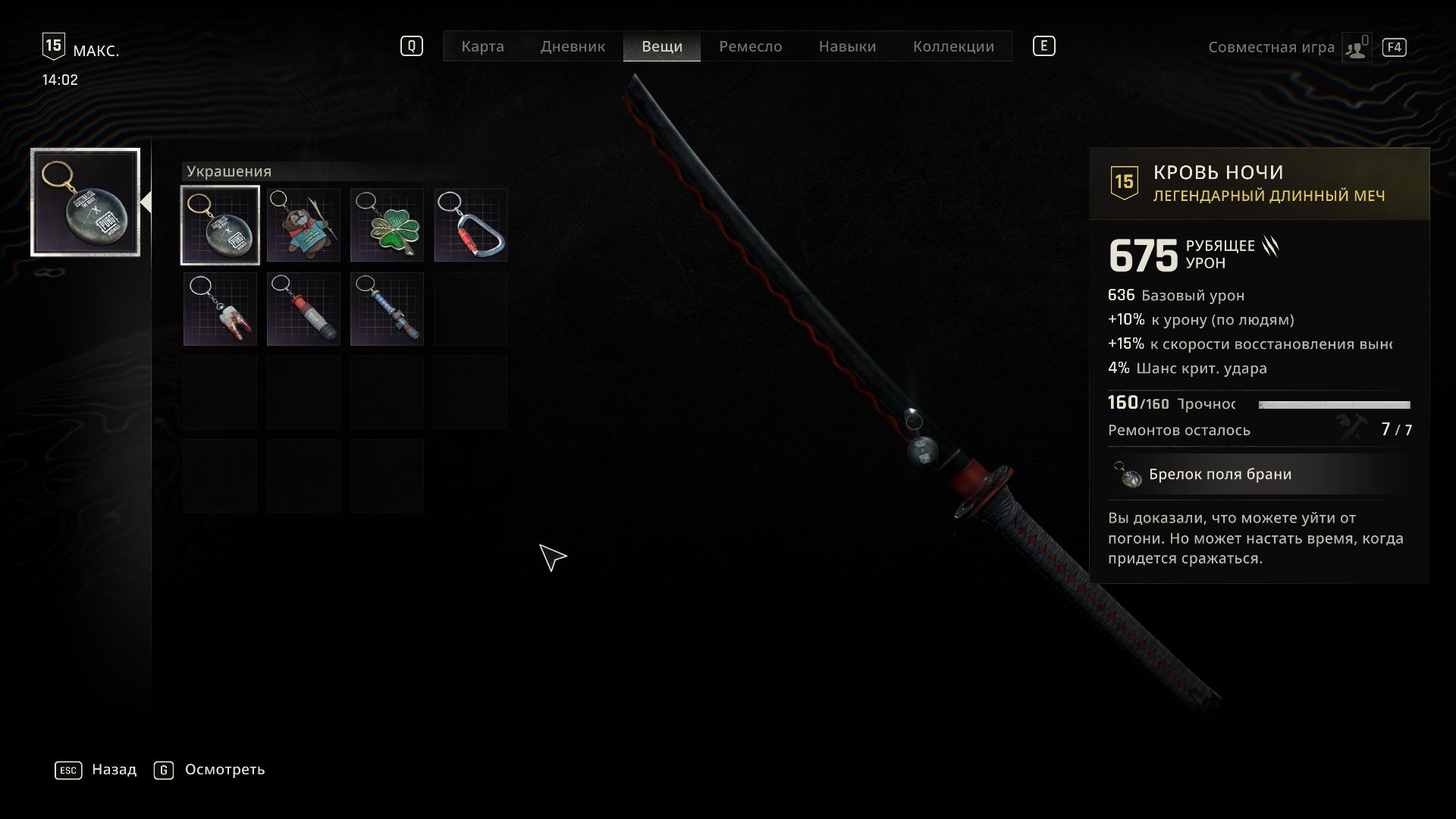This screenshot has width=1456, height=819.
Task: Switch to the Дневник tab
Action: (x=573, y=46)
